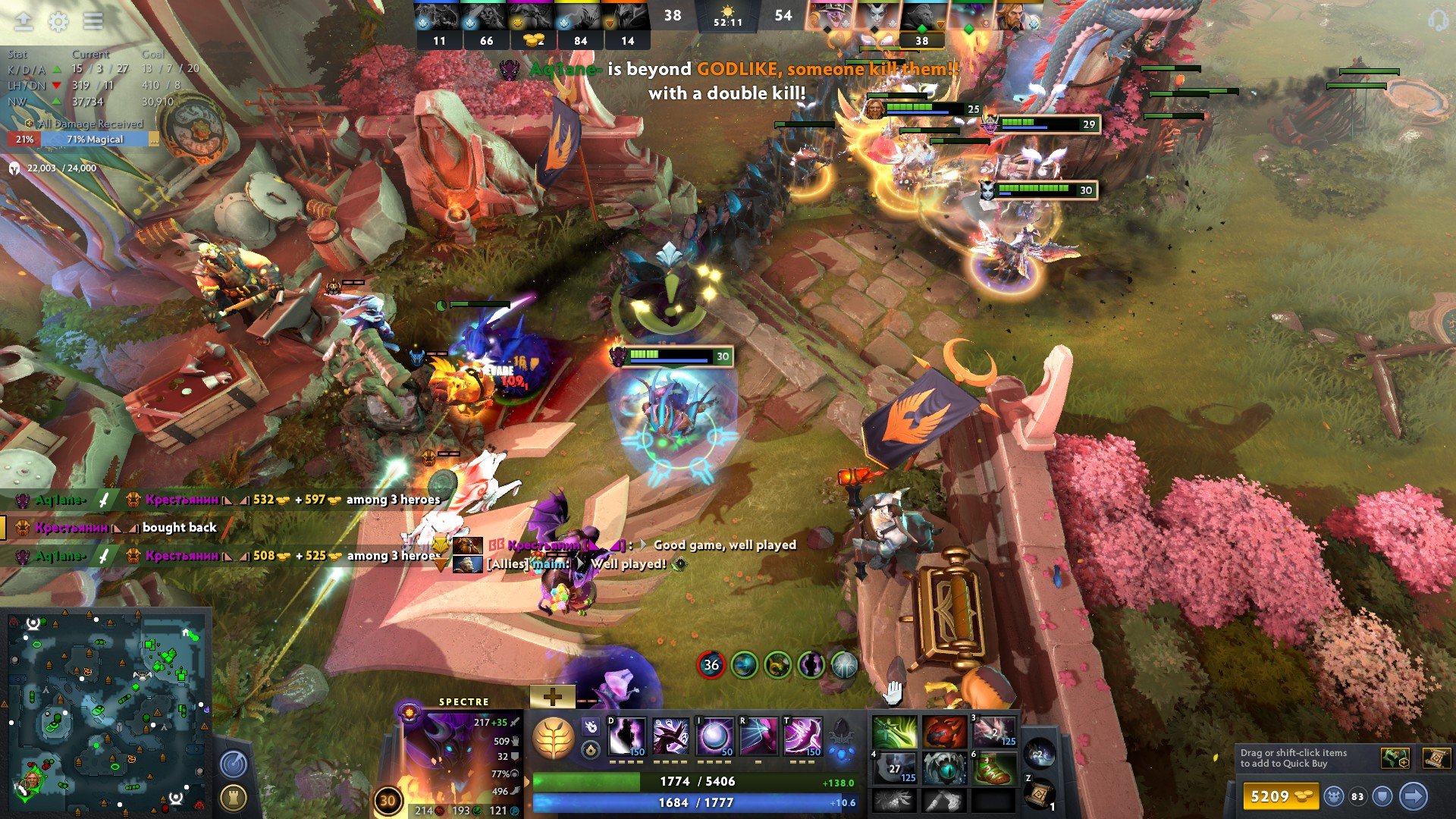1456x819 pixels.
Task: Open the hamburger menu in the top bar
Action: pyautogui.click(x=93, y=21)
